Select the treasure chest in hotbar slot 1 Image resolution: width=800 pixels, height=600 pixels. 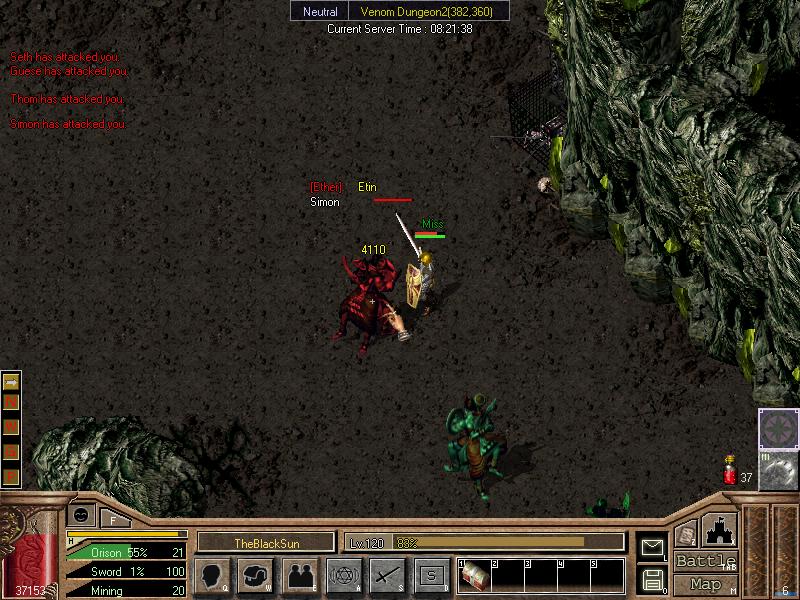[x=475, y=577]
